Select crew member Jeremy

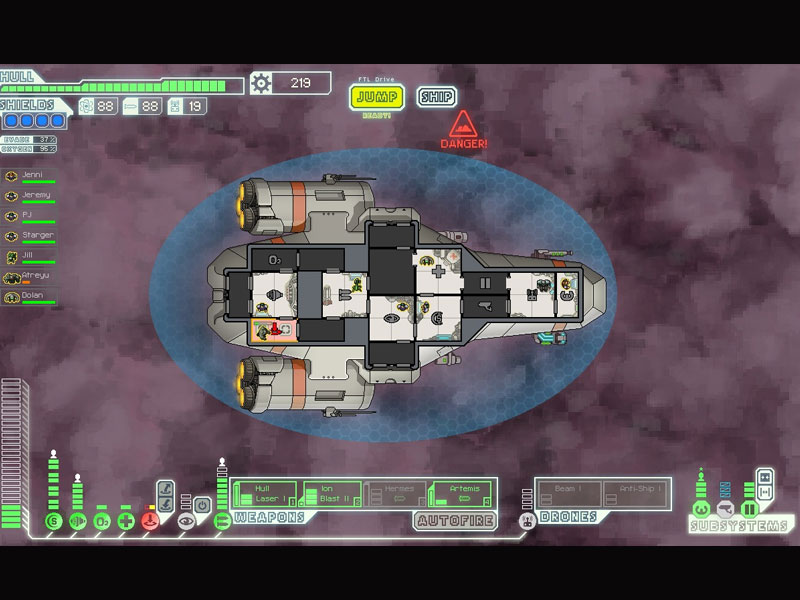pos(30,196)
